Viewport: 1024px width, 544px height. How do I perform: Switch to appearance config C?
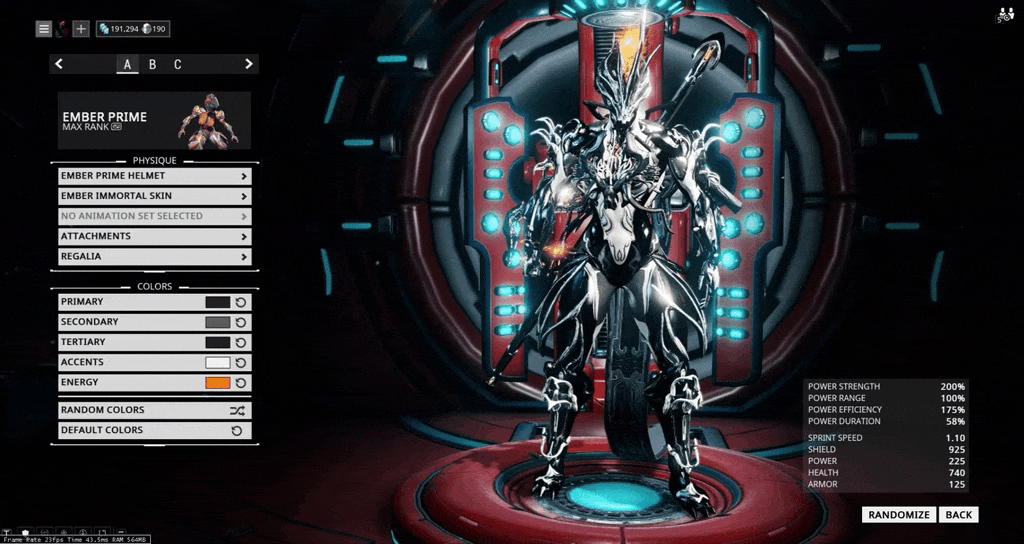coord(178,65)
